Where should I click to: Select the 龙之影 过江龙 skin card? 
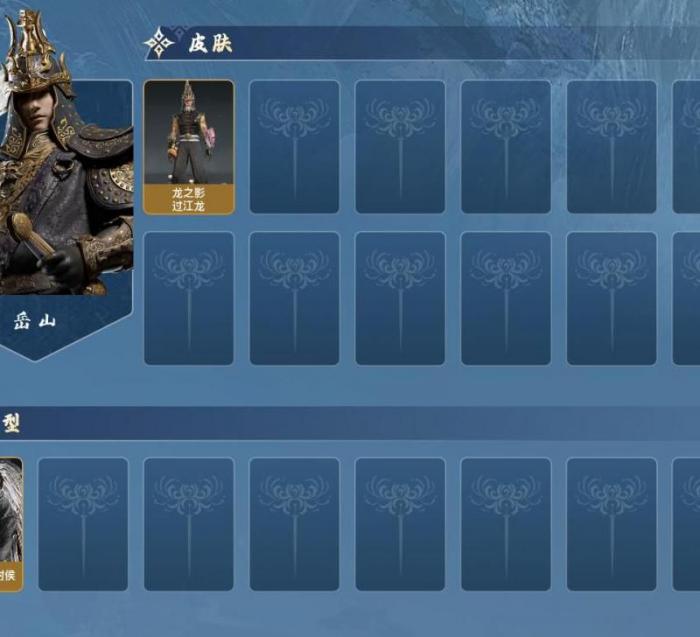click(189, 147)
